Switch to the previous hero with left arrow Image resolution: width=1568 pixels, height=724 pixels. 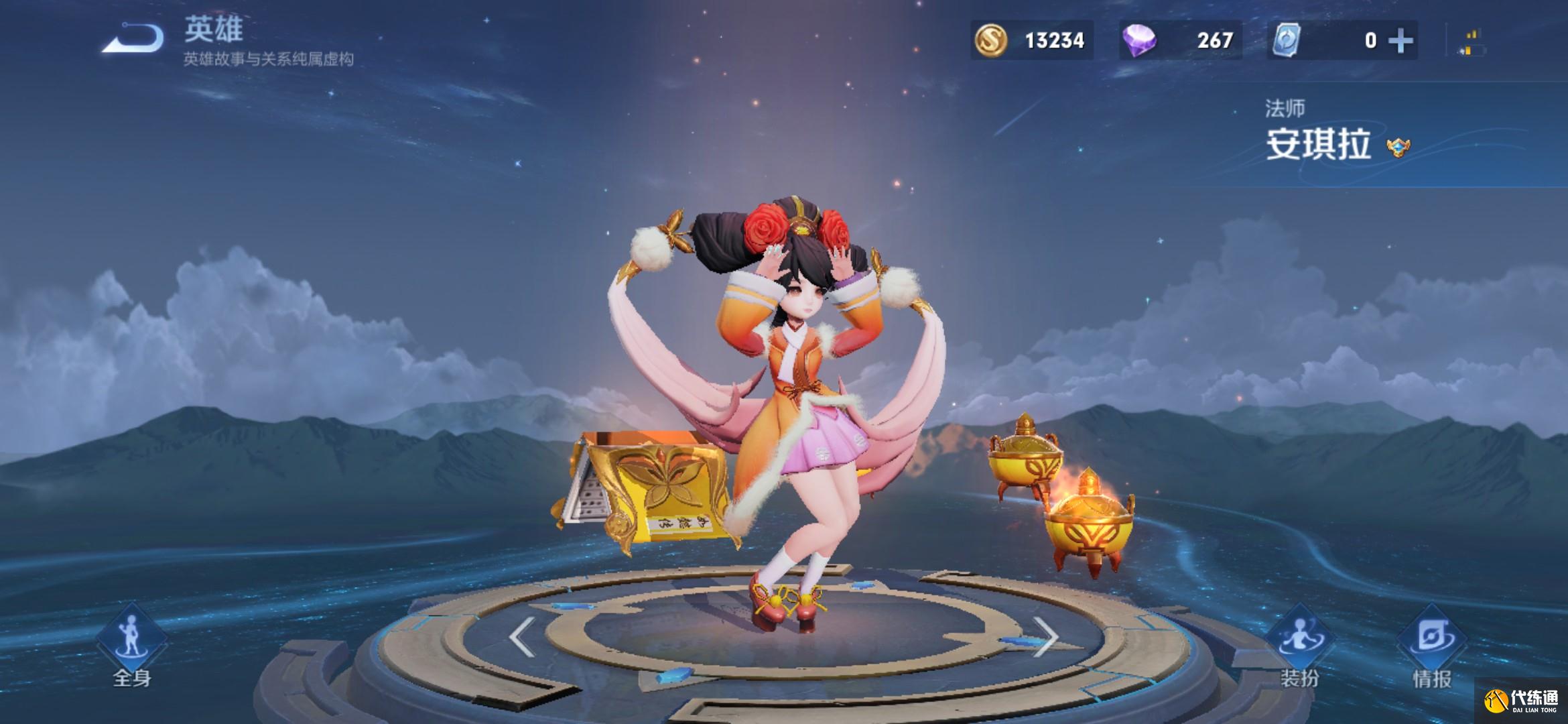(x=522, y=638)
